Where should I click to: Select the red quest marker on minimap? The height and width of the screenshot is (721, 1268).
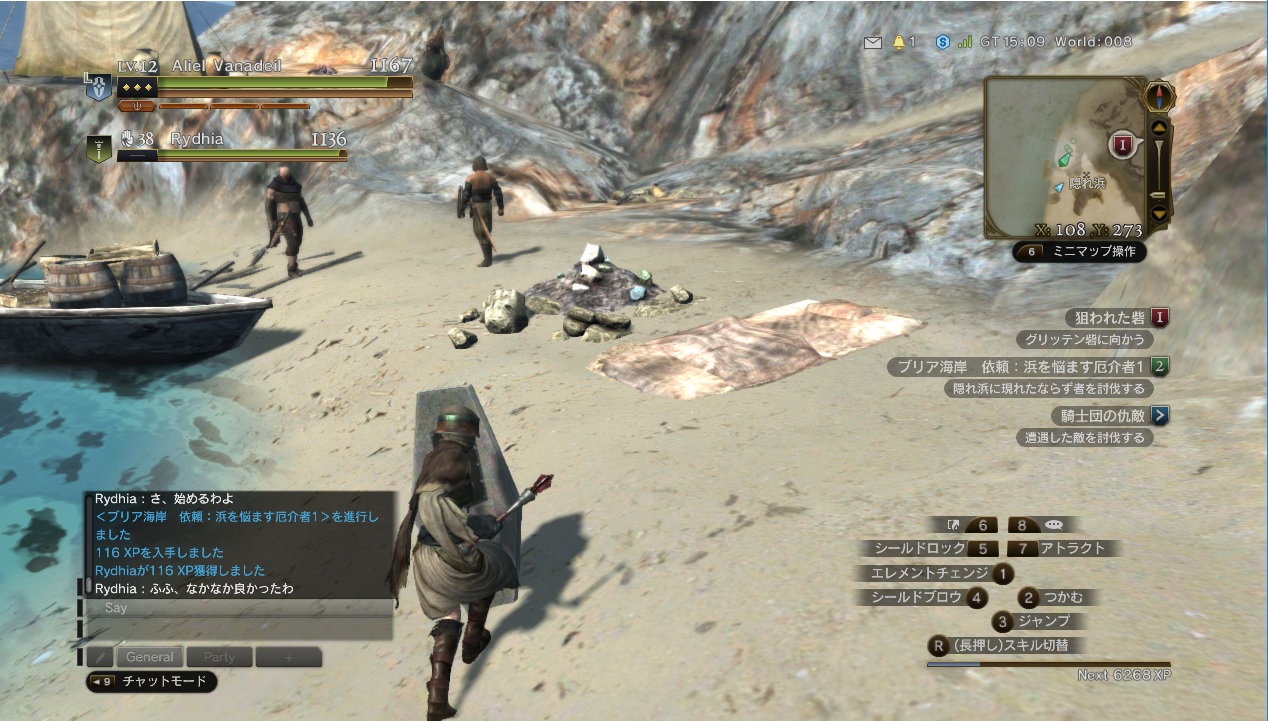point(1123,146)
